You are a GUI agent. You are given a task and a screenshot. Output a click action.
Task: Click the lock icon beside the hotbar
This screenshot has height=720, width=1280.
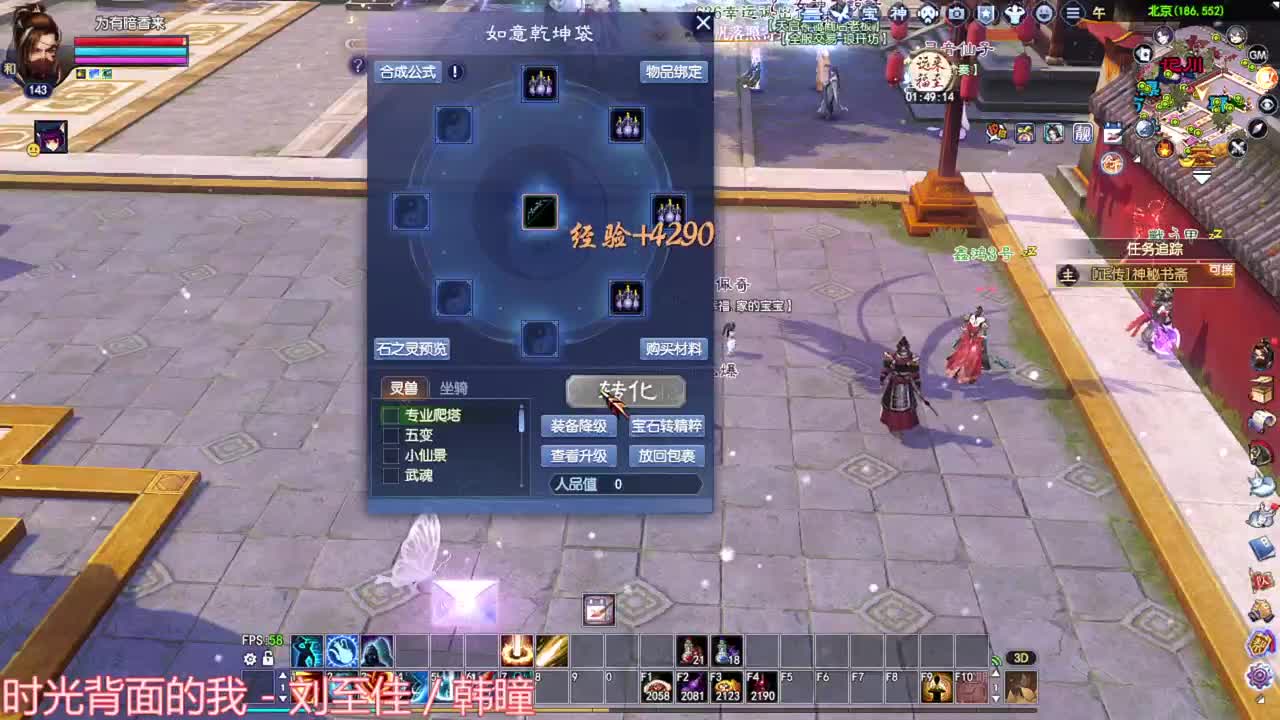[268, 660]
